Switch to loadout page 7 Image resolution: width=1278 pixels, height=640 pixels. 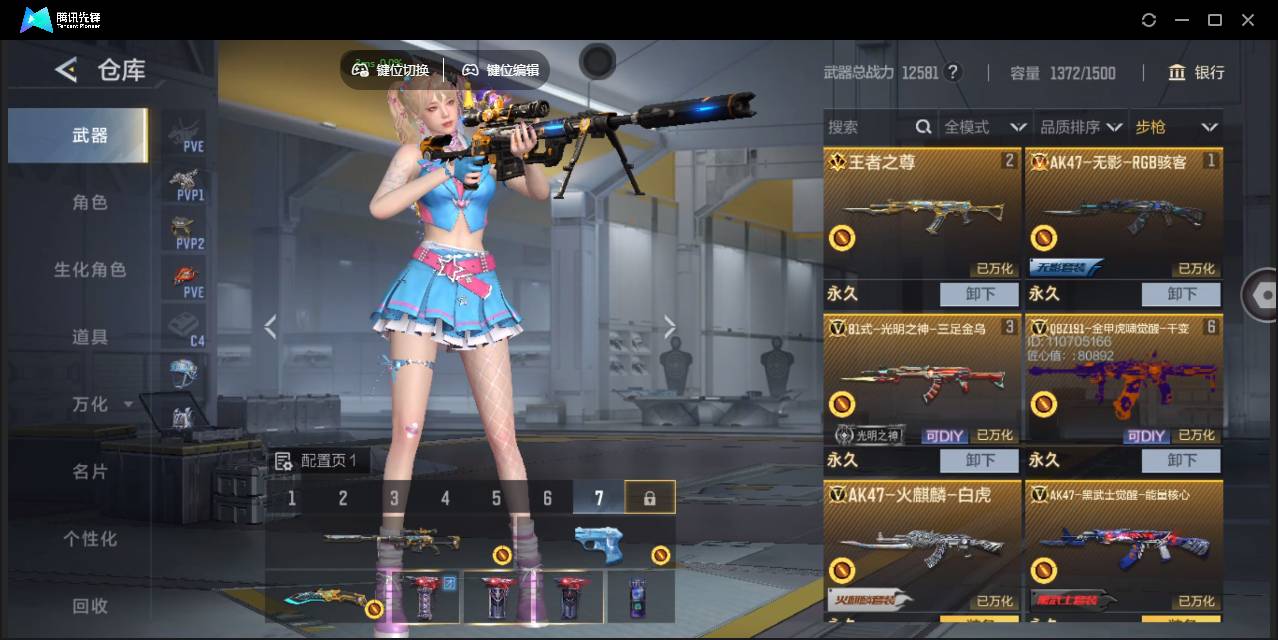[599, 498]
